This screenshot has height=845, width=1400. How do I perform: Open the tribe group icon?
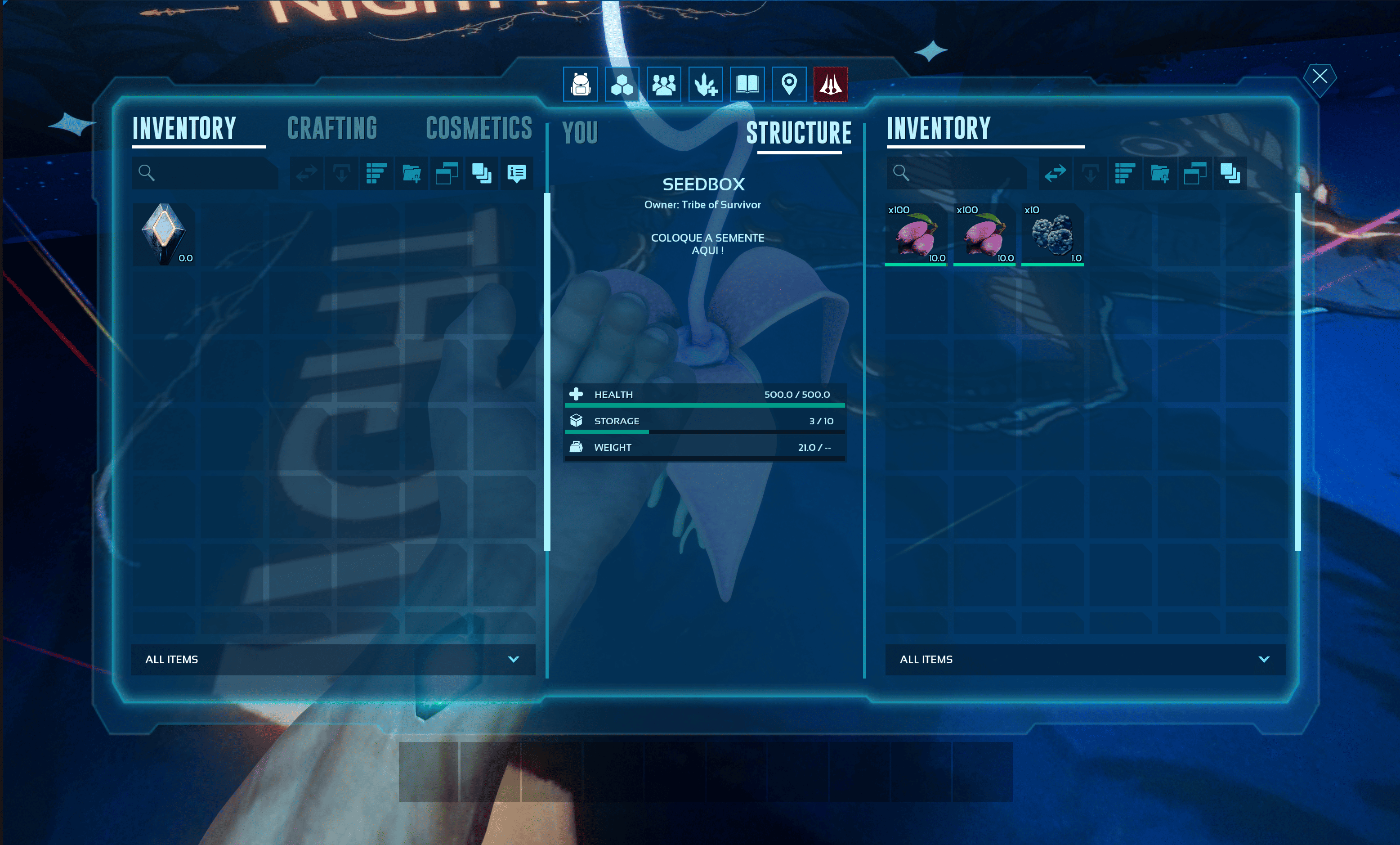point(664,85)
